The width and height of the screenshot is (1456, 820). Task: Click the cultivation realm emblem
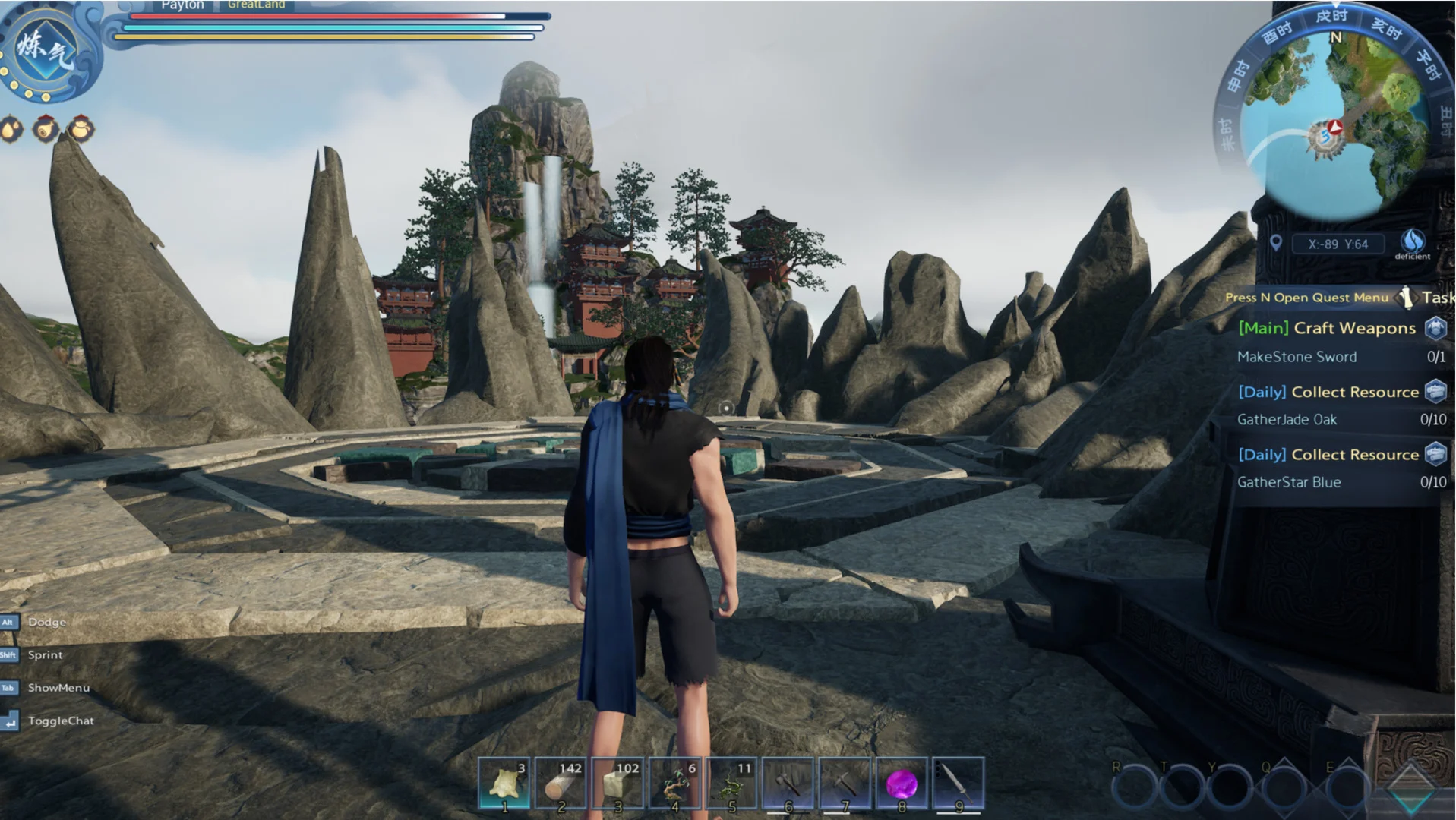click(x=46, y=51)
